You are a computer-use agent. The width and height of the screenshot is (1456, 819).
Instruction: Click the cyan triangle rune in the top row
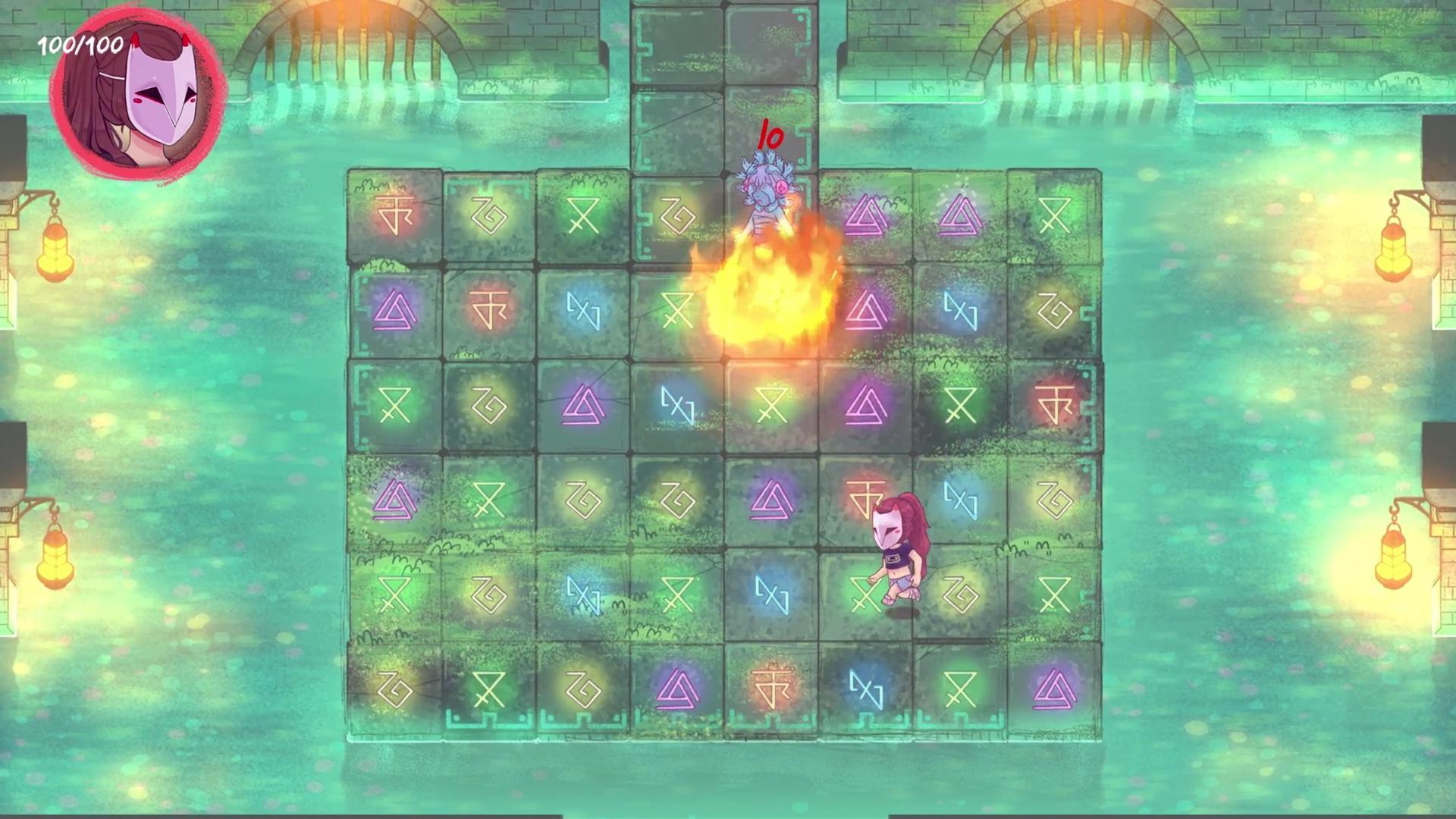868,216
